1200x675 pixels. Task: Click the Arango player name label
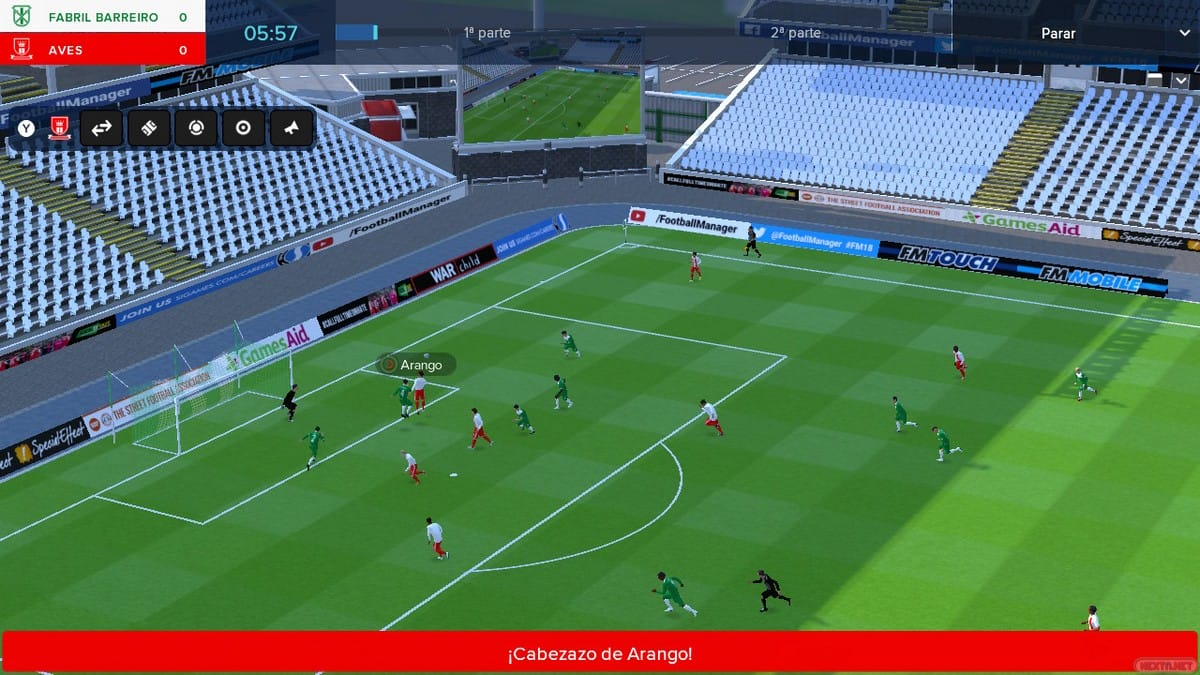click(420, 365)
